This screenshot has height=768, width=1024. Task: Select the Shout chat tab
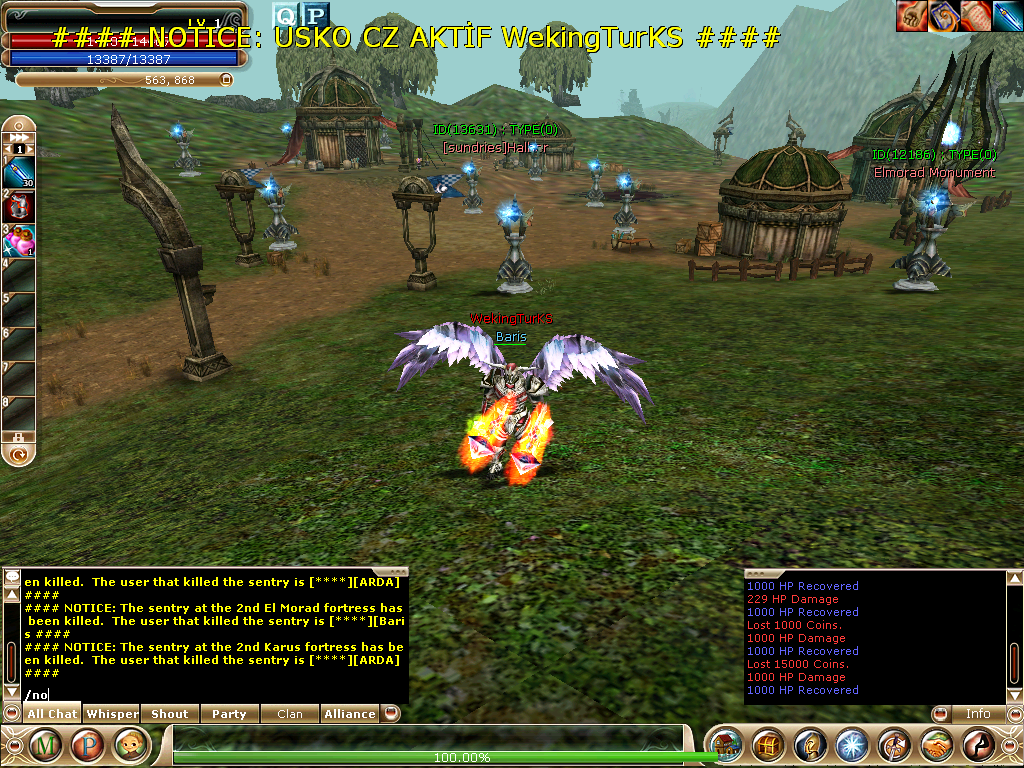click(x=169, y=714)
